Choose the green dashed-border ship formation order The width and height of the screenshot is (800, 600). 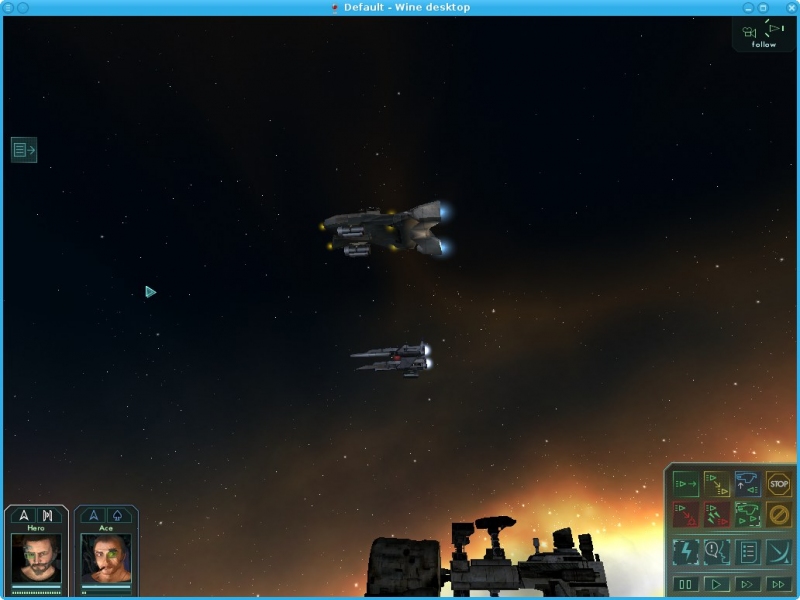click(x=747, y=515)
